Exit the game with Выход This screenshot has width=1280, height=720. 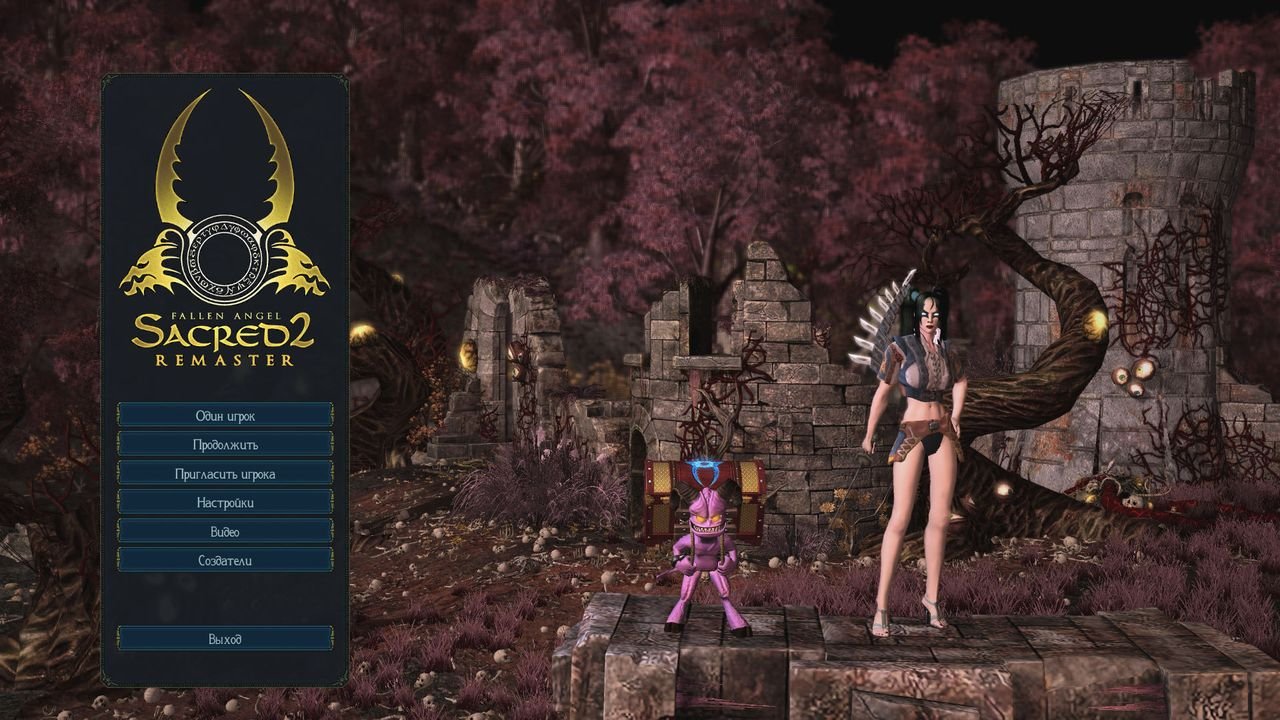[225, 638]
